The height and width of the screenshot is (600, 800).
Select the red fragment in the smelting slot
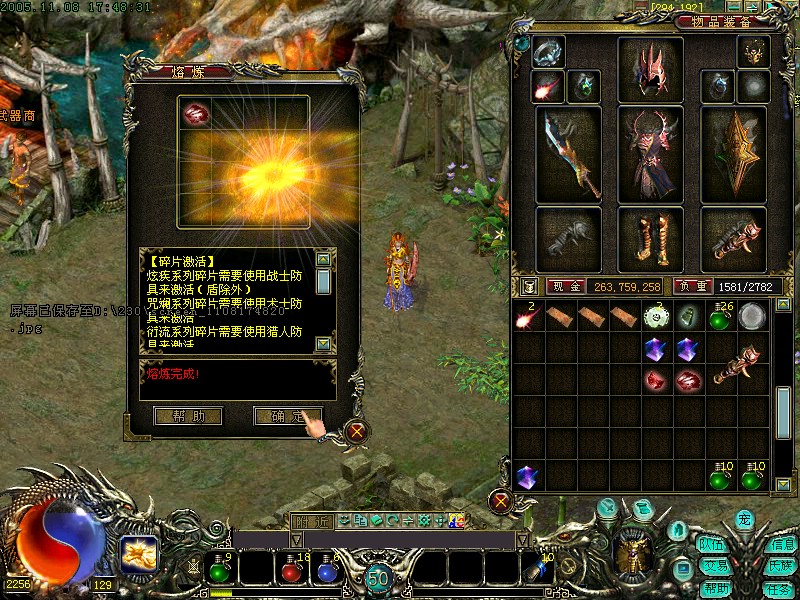click(195, 114)
